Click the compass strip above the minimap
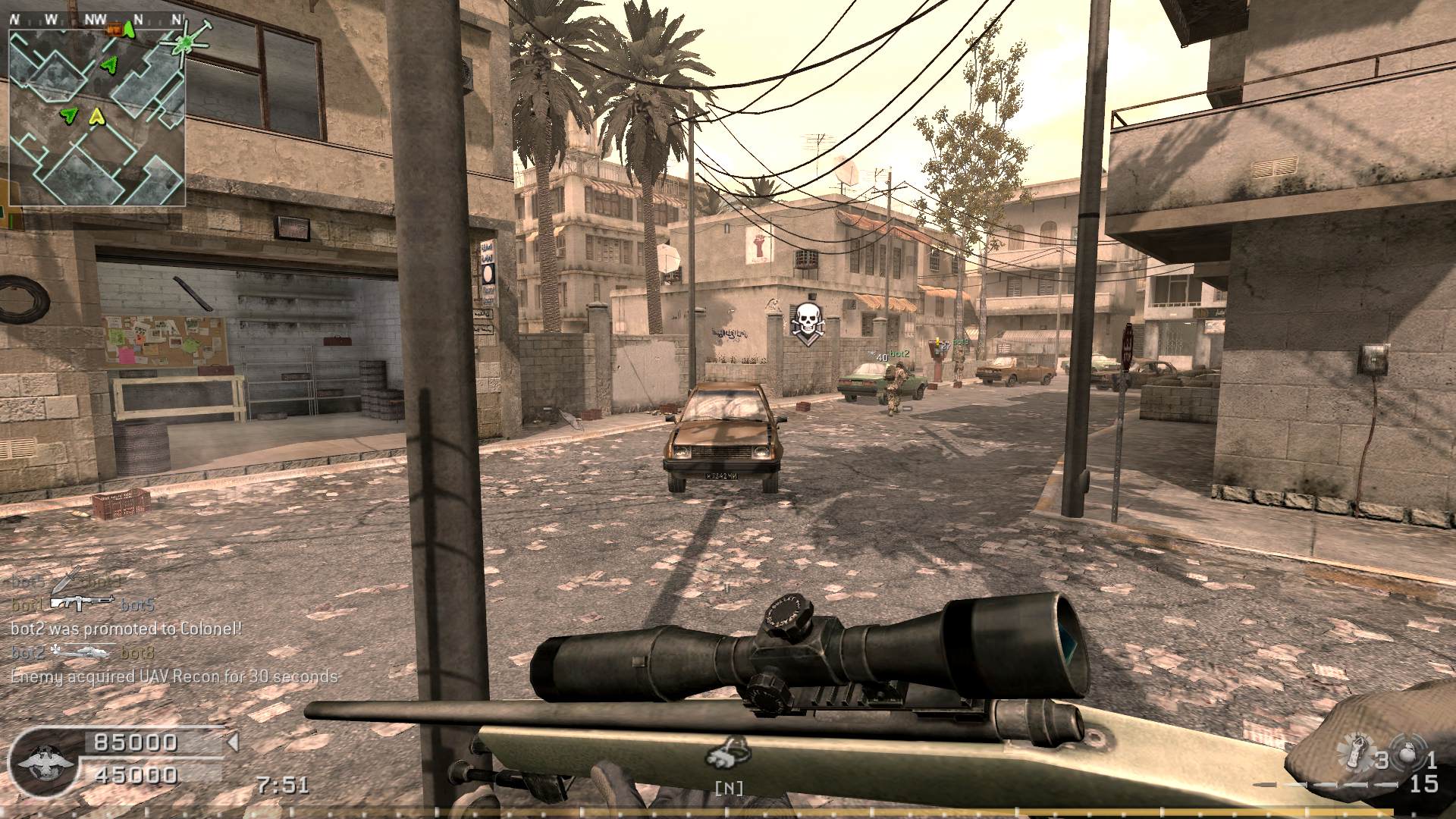This screenshot has width=1456, height=819. 97,20
